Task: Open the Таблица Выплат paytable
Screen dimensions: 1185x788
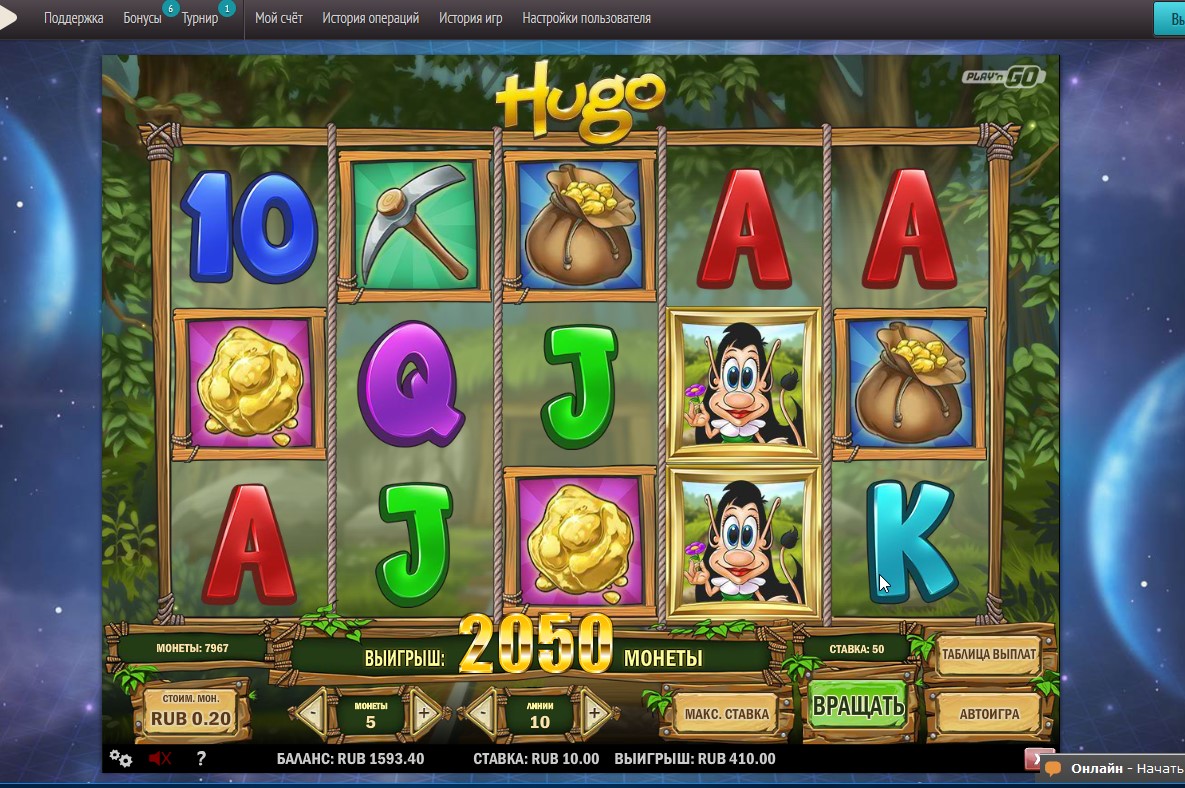Action: click(x=989, y=655)
